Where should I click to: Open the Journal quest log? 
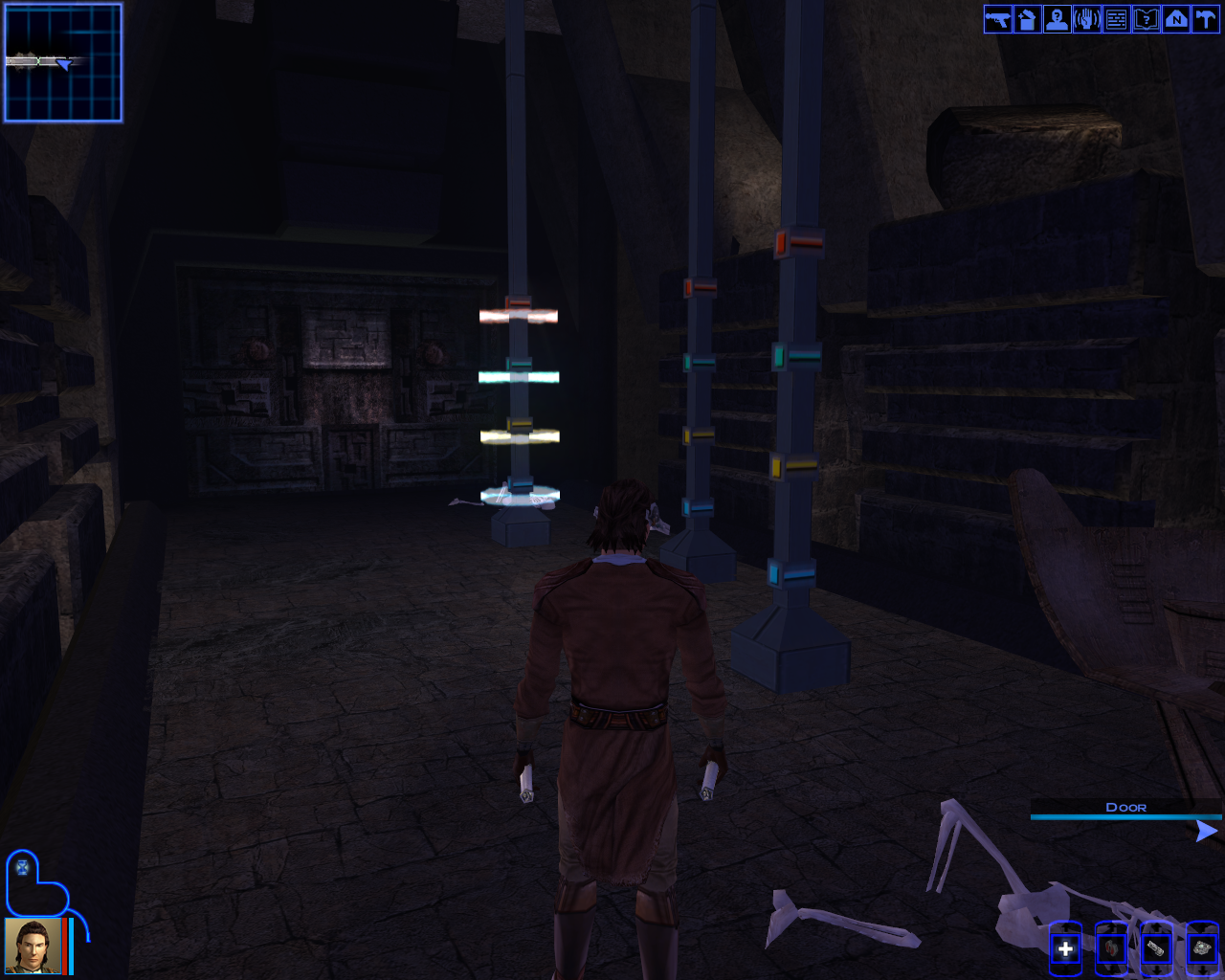(x=1146, y=19)
